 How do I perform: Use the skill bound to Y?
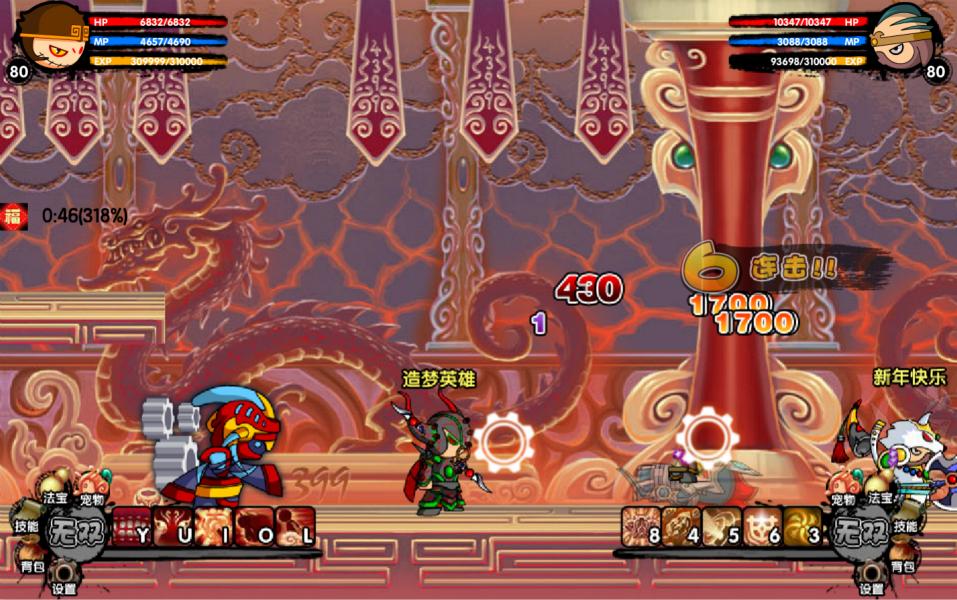[132, 527]
